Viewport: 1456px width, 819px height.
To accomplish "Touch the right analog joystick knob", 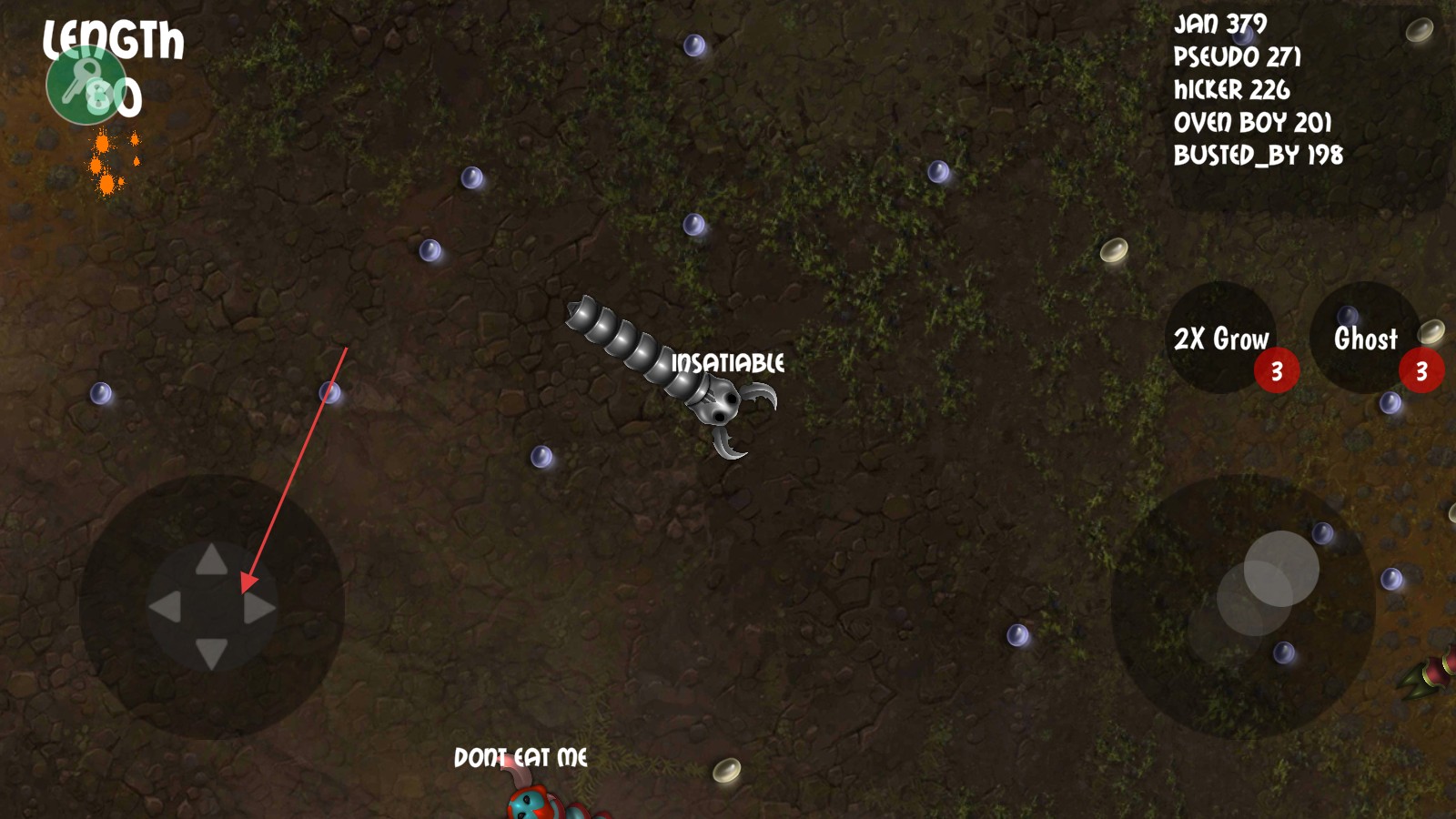I will (x=1281, y=569).
